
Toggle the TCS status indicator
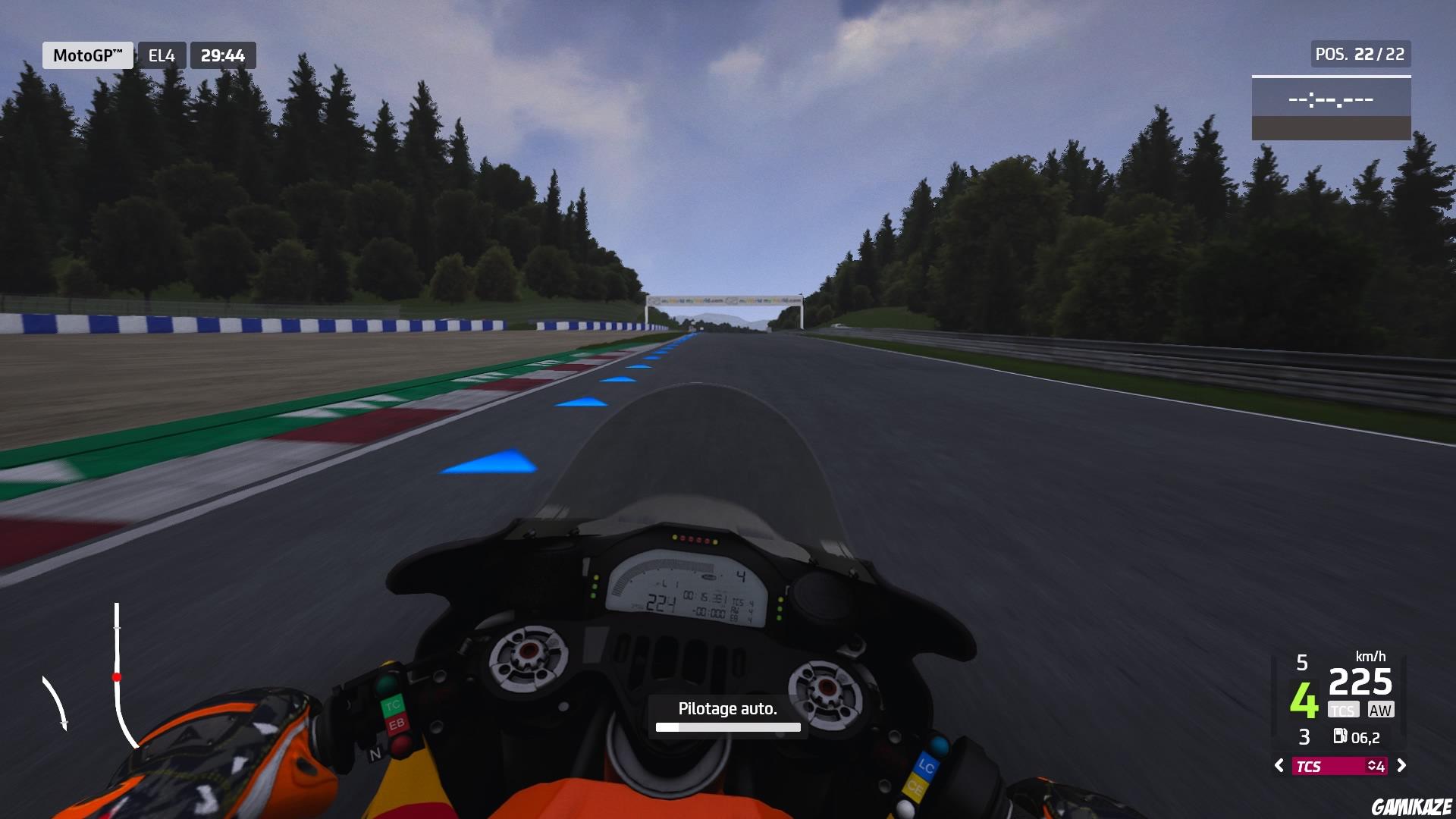coord(1343,711)
